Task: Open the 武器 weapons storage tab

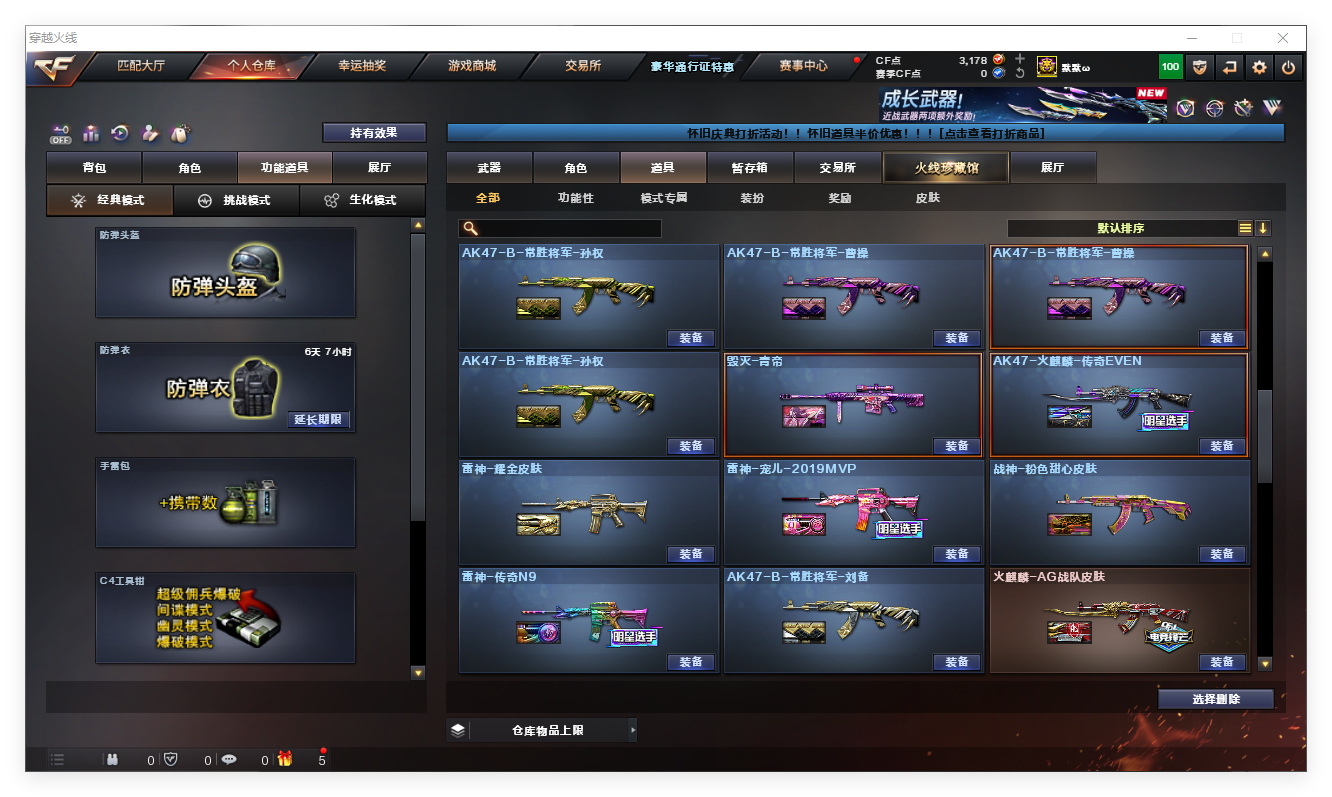Action: 489,168
